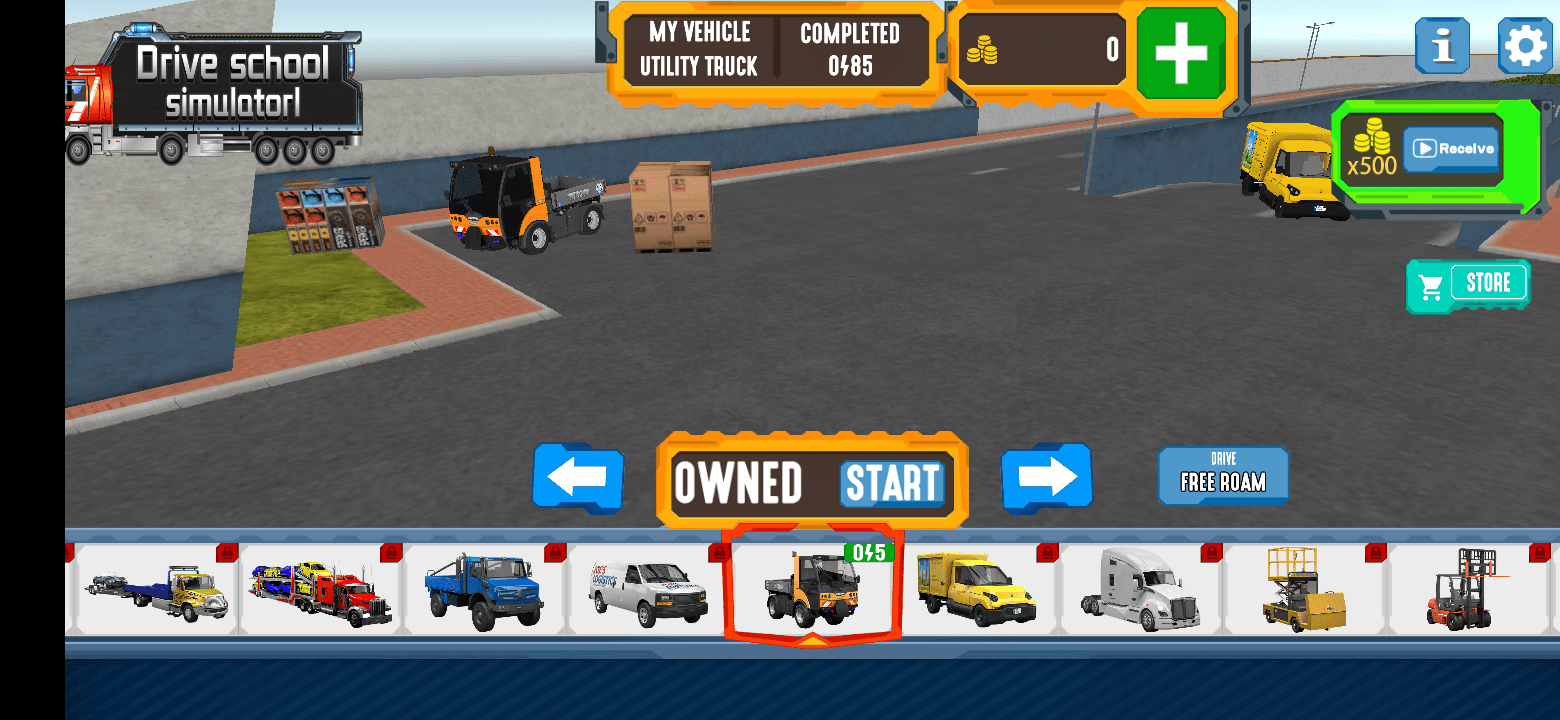
Task: Select the white logistics van thumbnail
Action: coord(648,590)
